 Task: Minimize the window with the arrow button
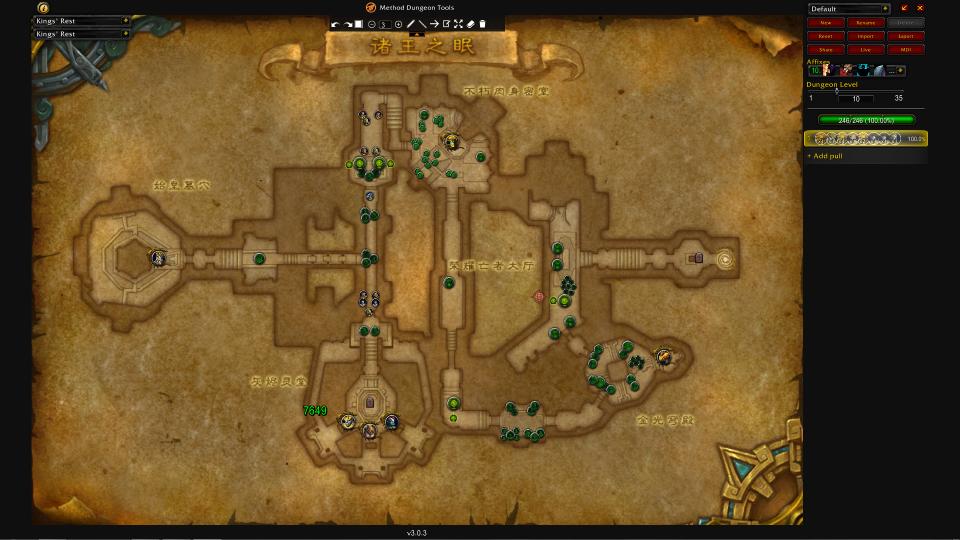coord(905,8)
